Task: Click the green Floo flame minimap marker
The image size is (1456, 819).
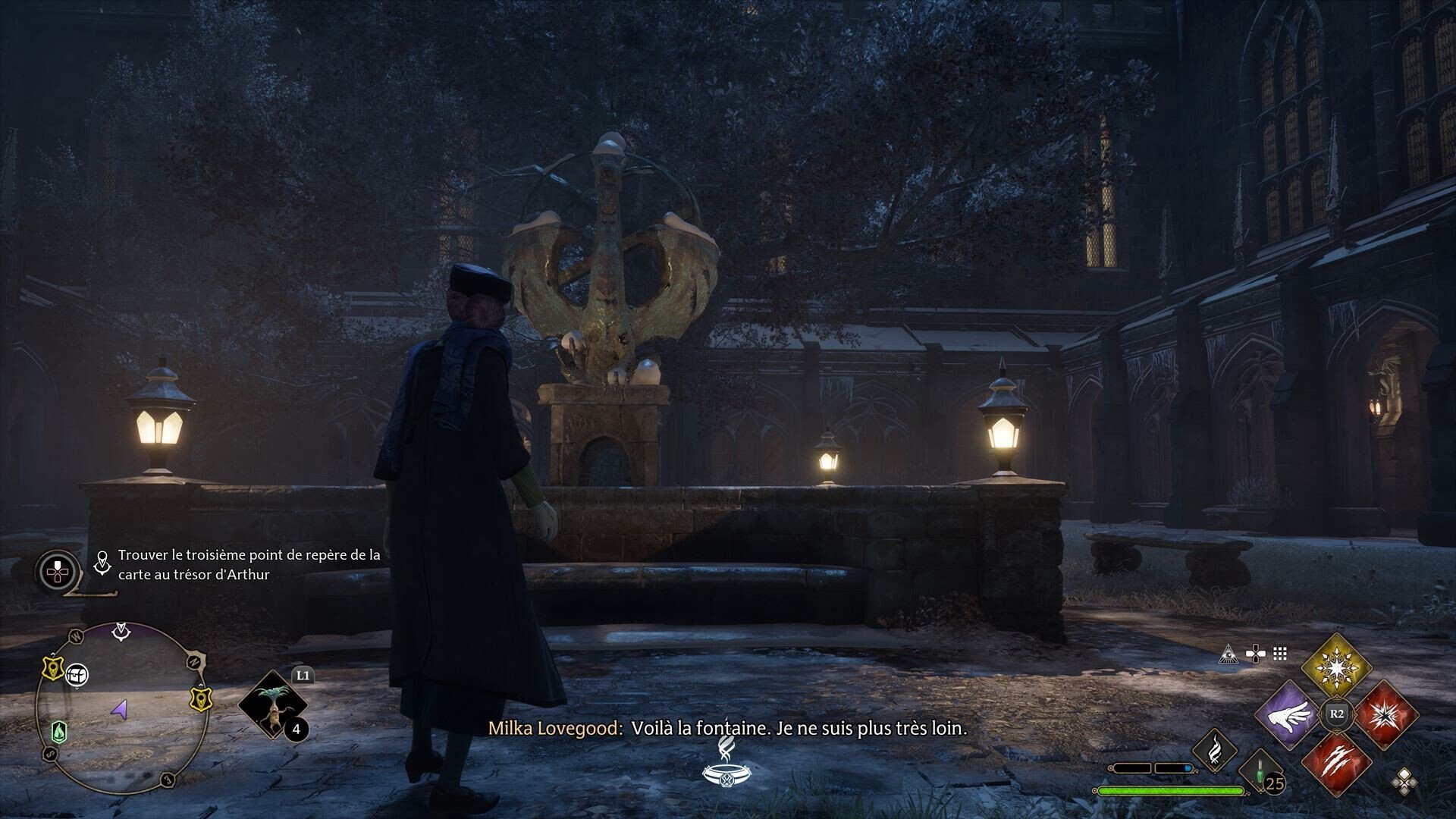Action: [x=58, y=732]
